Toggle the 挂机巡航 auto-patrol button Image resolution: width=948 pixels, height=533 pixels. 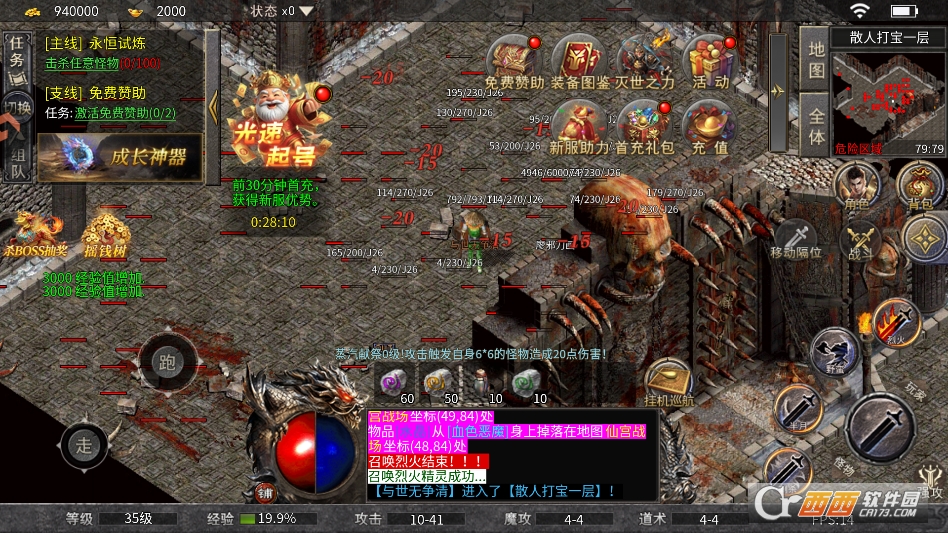point(669,382)
